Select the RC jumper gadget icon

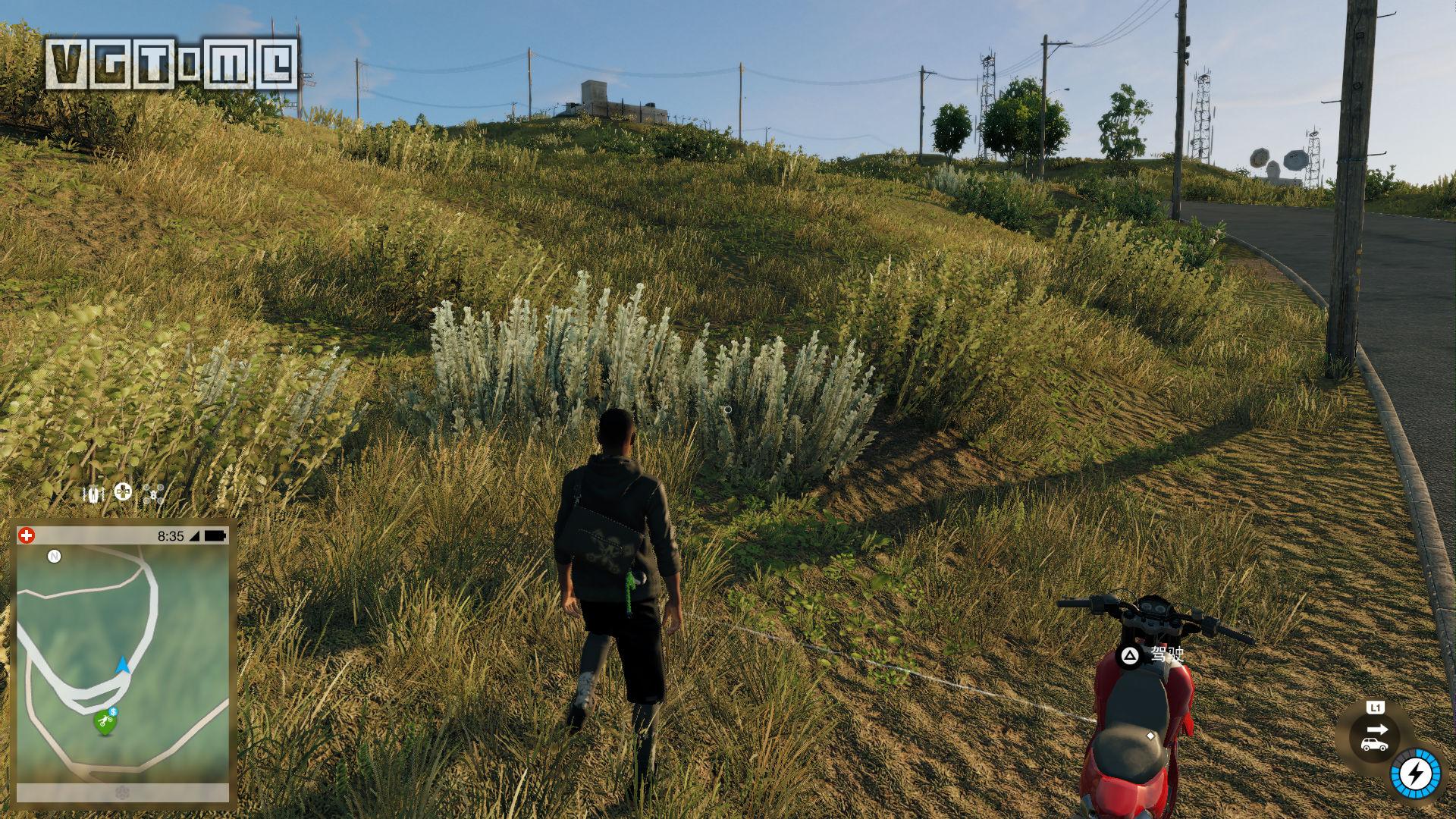tap(93, 494)
